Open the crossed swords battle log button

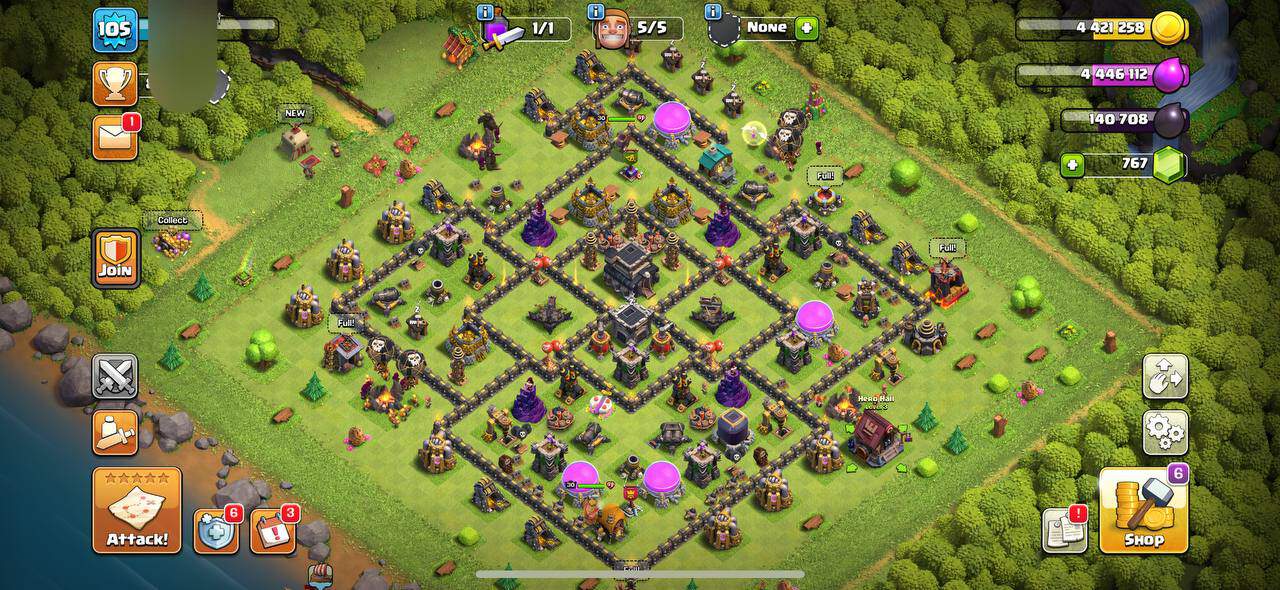click(115, 376)
